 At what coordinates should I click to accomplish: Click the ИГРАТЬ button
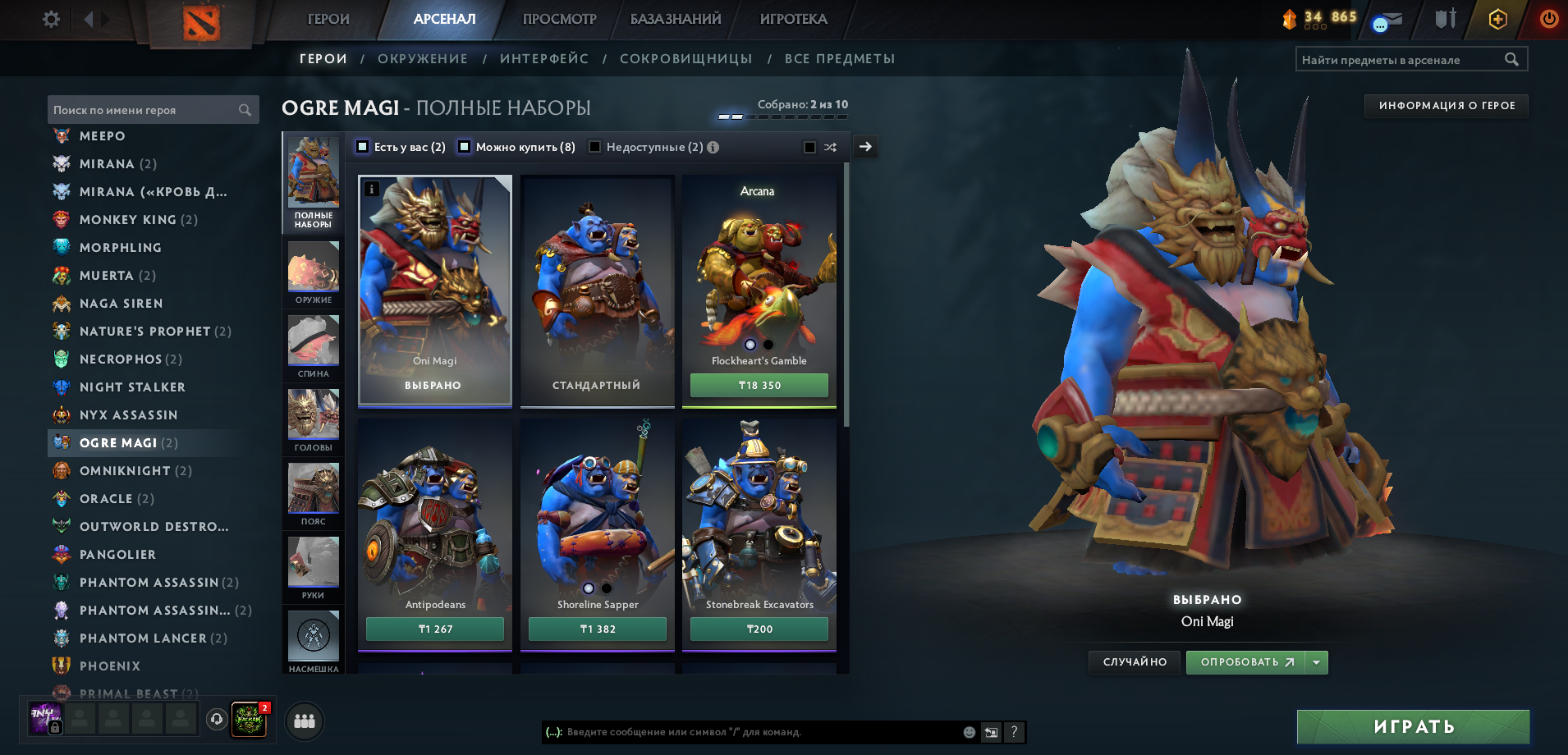(1413, 725)
